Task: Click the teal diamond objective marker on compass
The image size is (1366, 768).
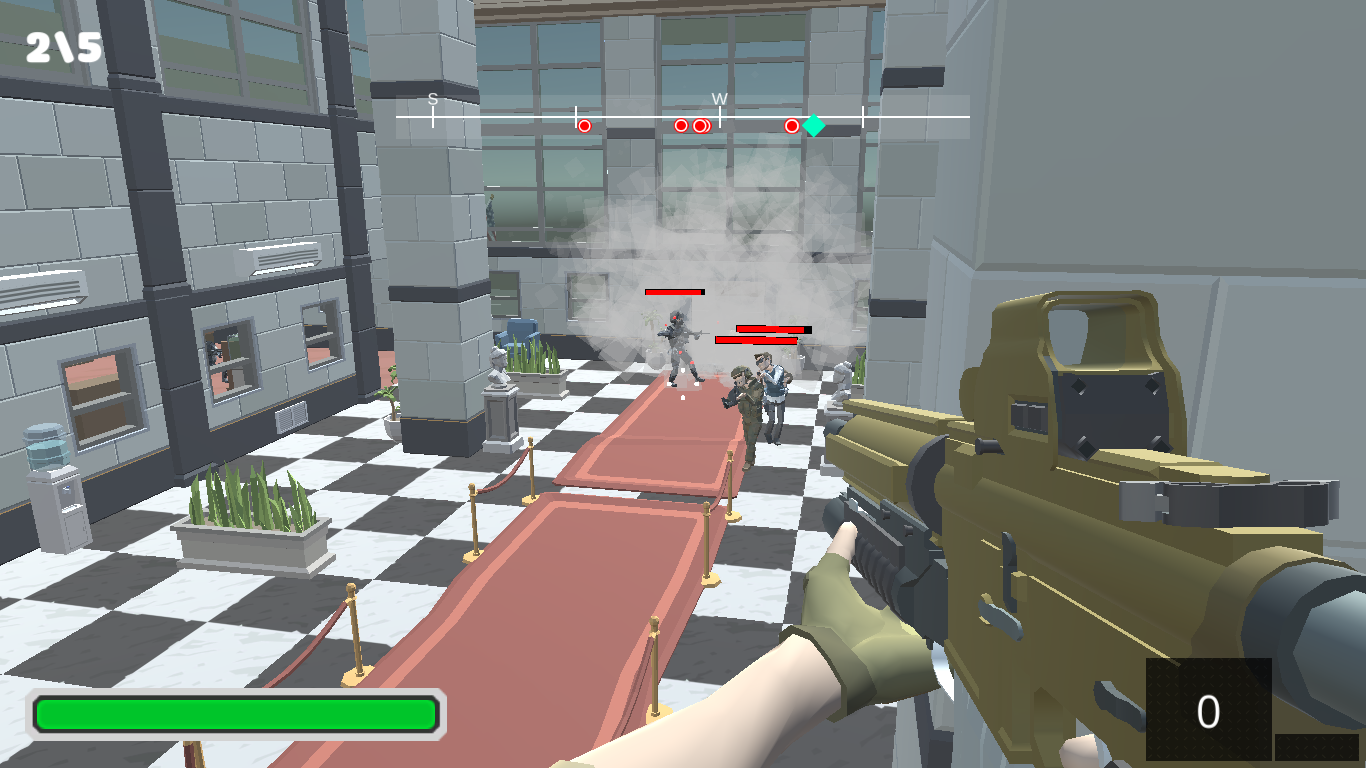Action: pyautogui.click(x=815, y=124)
